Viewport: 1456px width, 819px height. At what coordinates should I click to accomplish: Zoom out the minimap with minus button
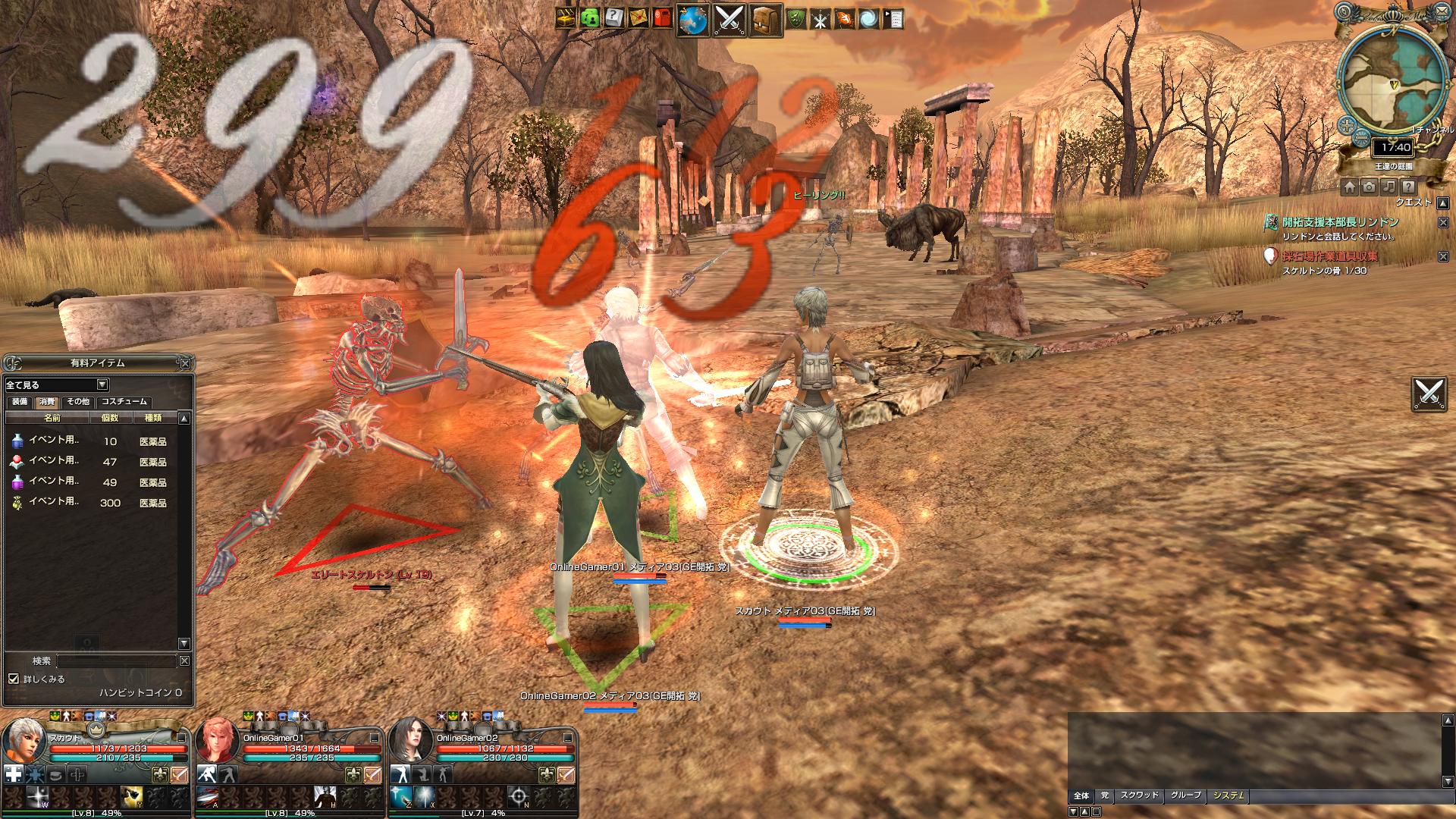tap(1362, 140)
